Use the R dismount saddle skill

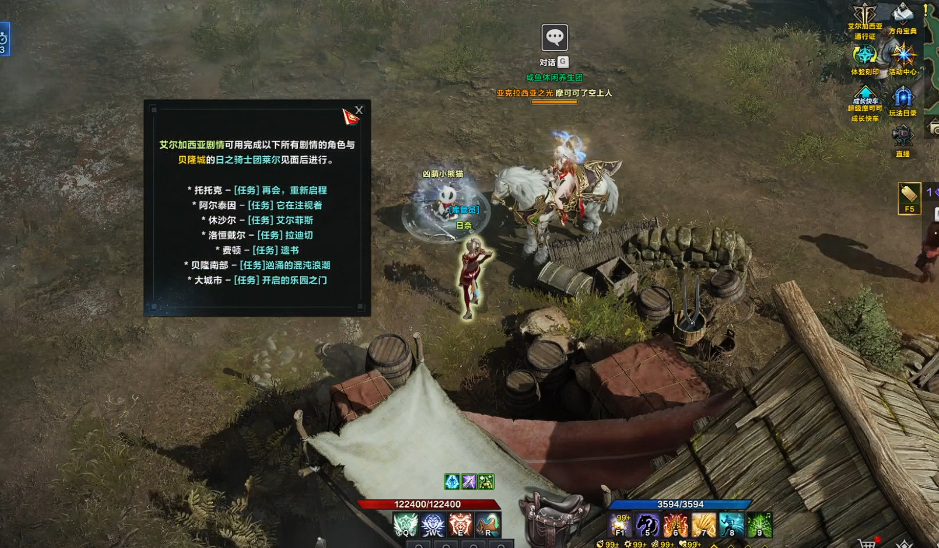tap(488, 525)
